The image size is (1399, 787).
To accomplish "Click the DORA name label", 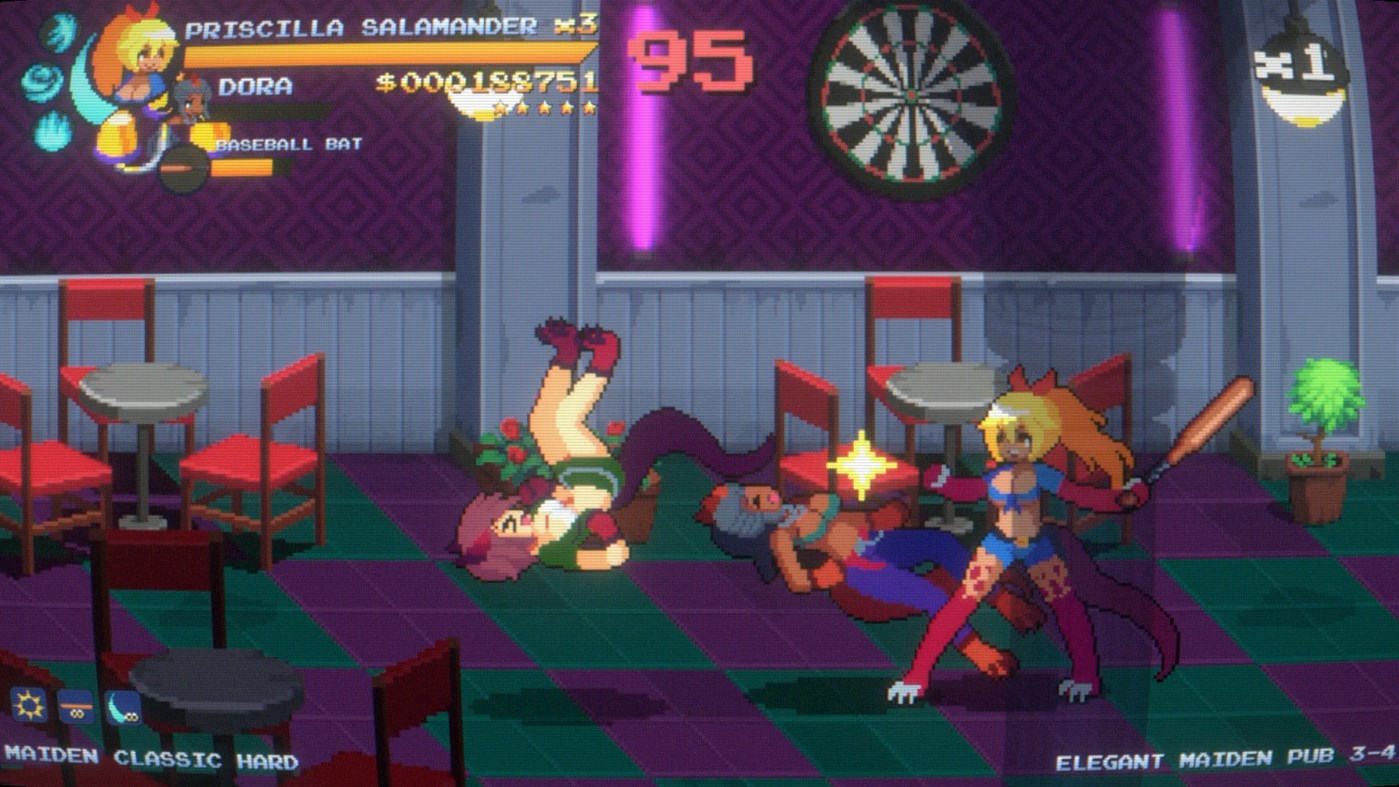I will tap(256, 88).
